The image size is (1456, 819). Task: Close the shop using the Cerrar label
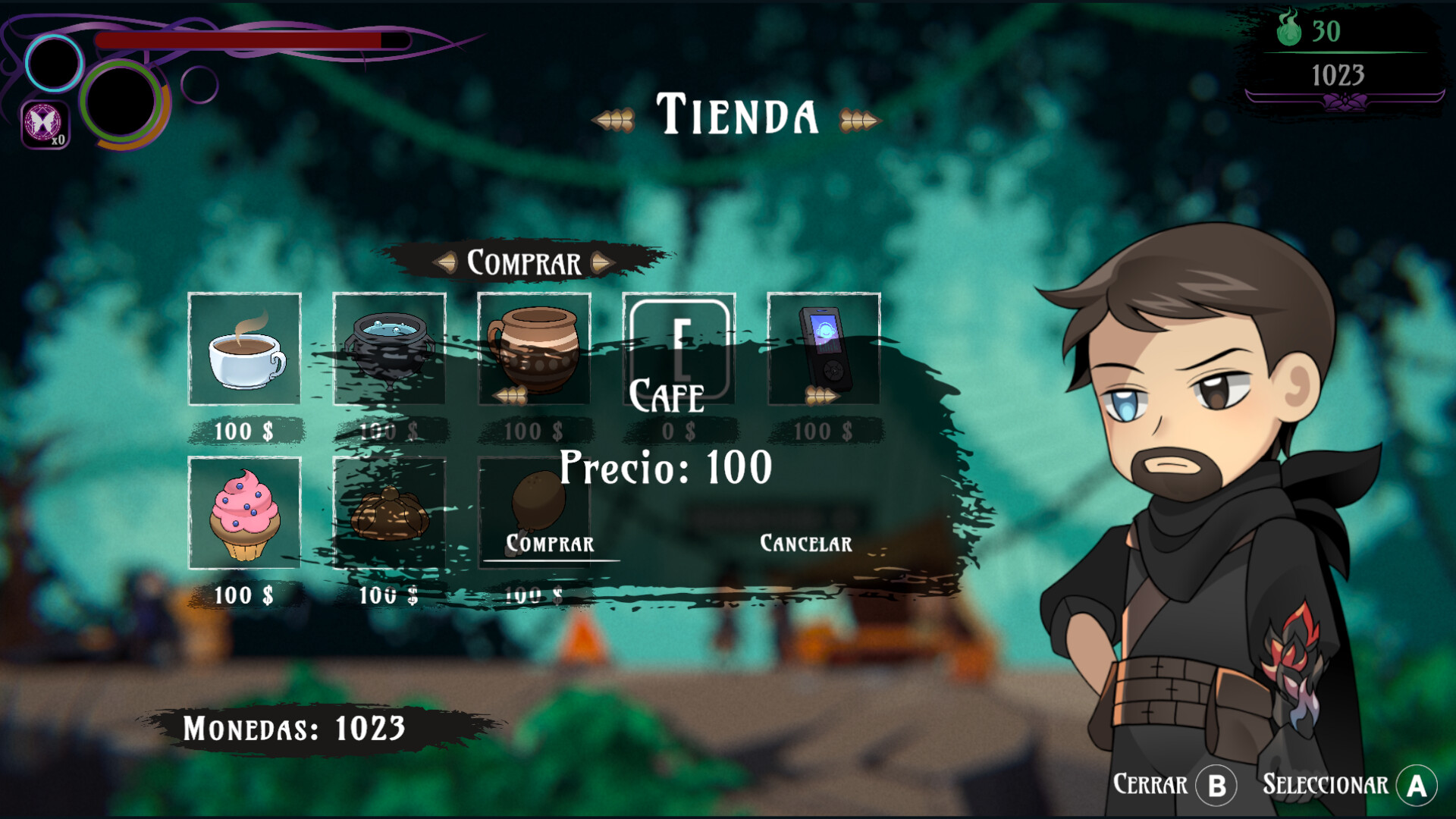(x=1150, y=784)
